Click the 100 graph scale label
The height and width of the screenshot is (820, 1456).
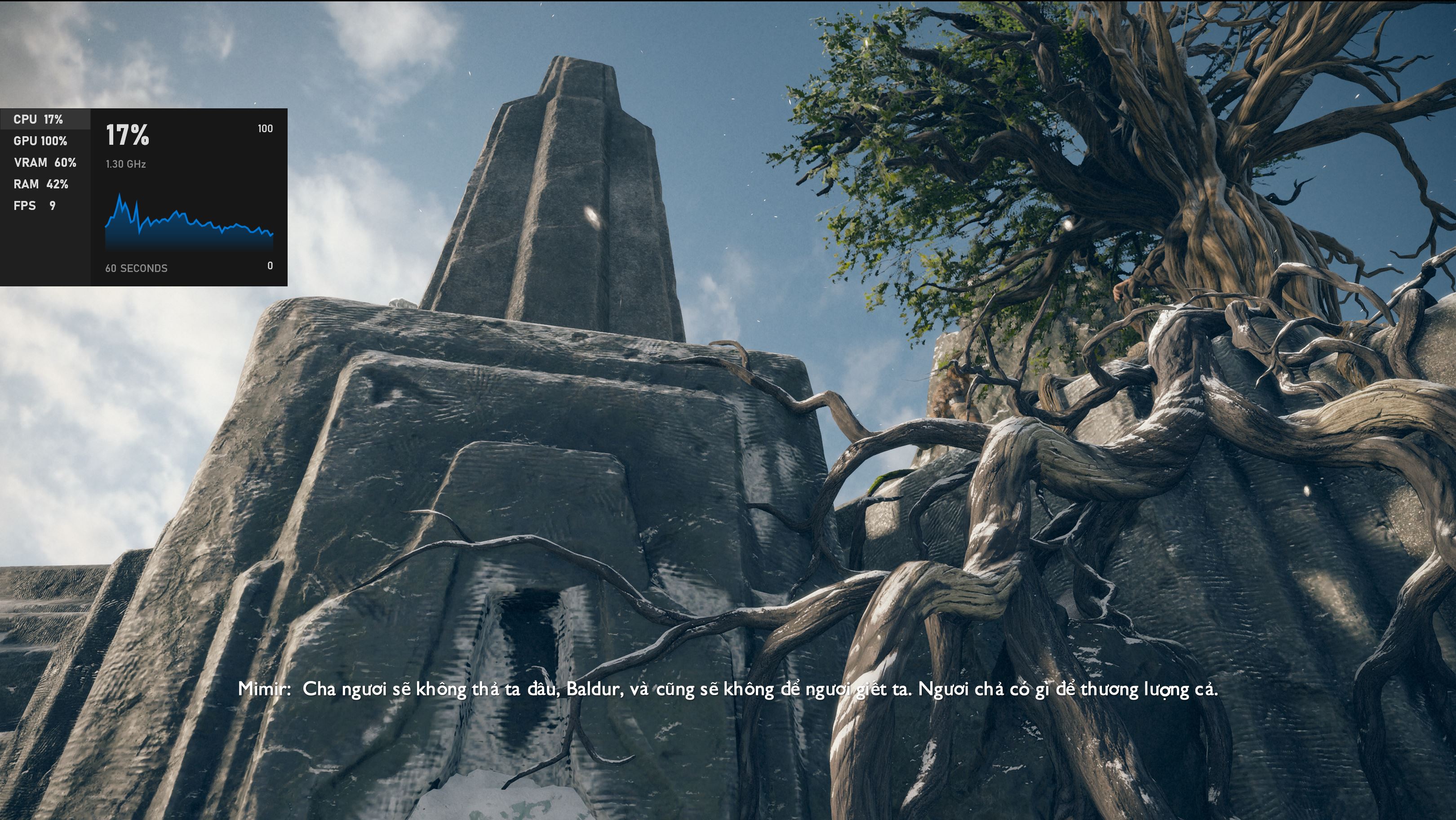(x=265, y=129)
